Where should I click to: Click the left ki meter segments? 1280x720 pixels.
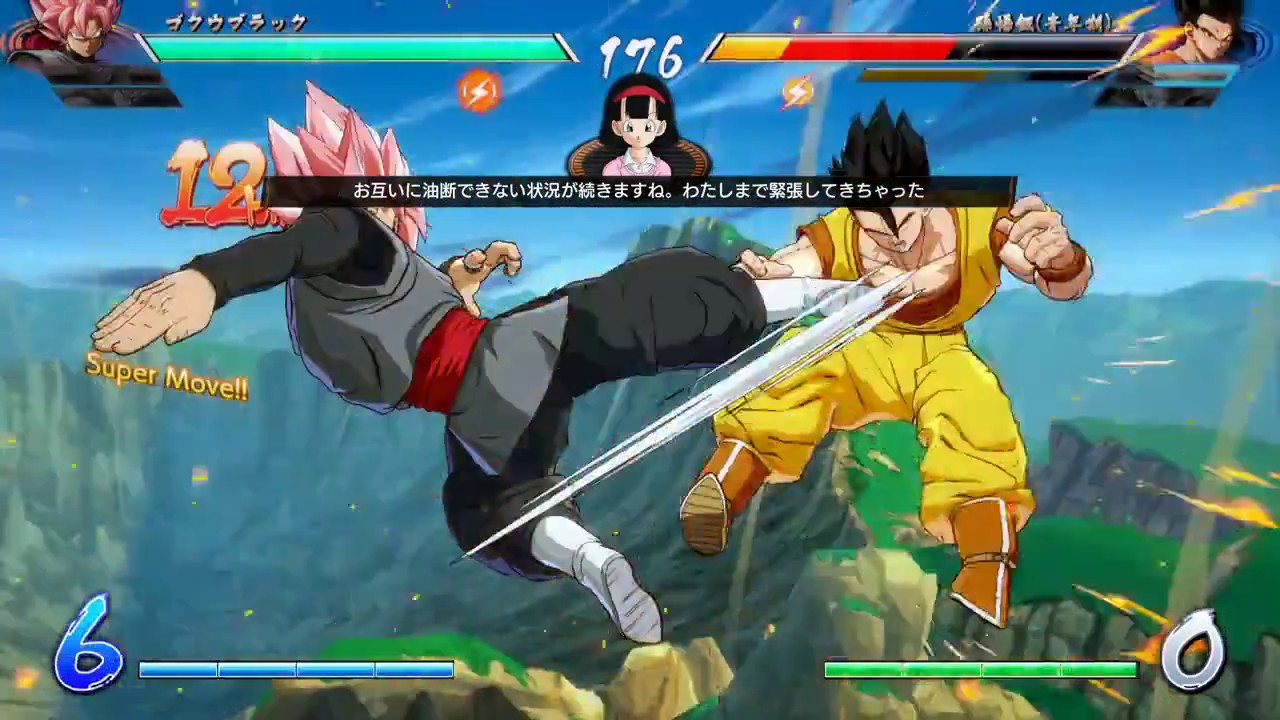pyautogui.click(x=295, y=670)
